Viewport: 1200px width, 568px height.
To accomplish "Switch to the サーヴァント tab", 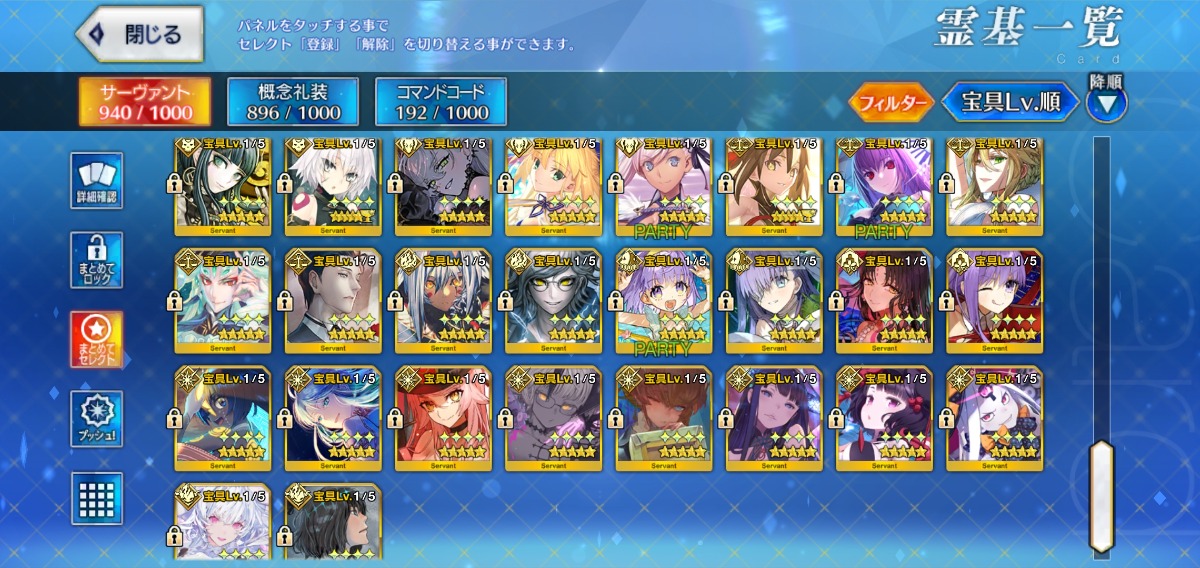I will click(x=146, y=103).
